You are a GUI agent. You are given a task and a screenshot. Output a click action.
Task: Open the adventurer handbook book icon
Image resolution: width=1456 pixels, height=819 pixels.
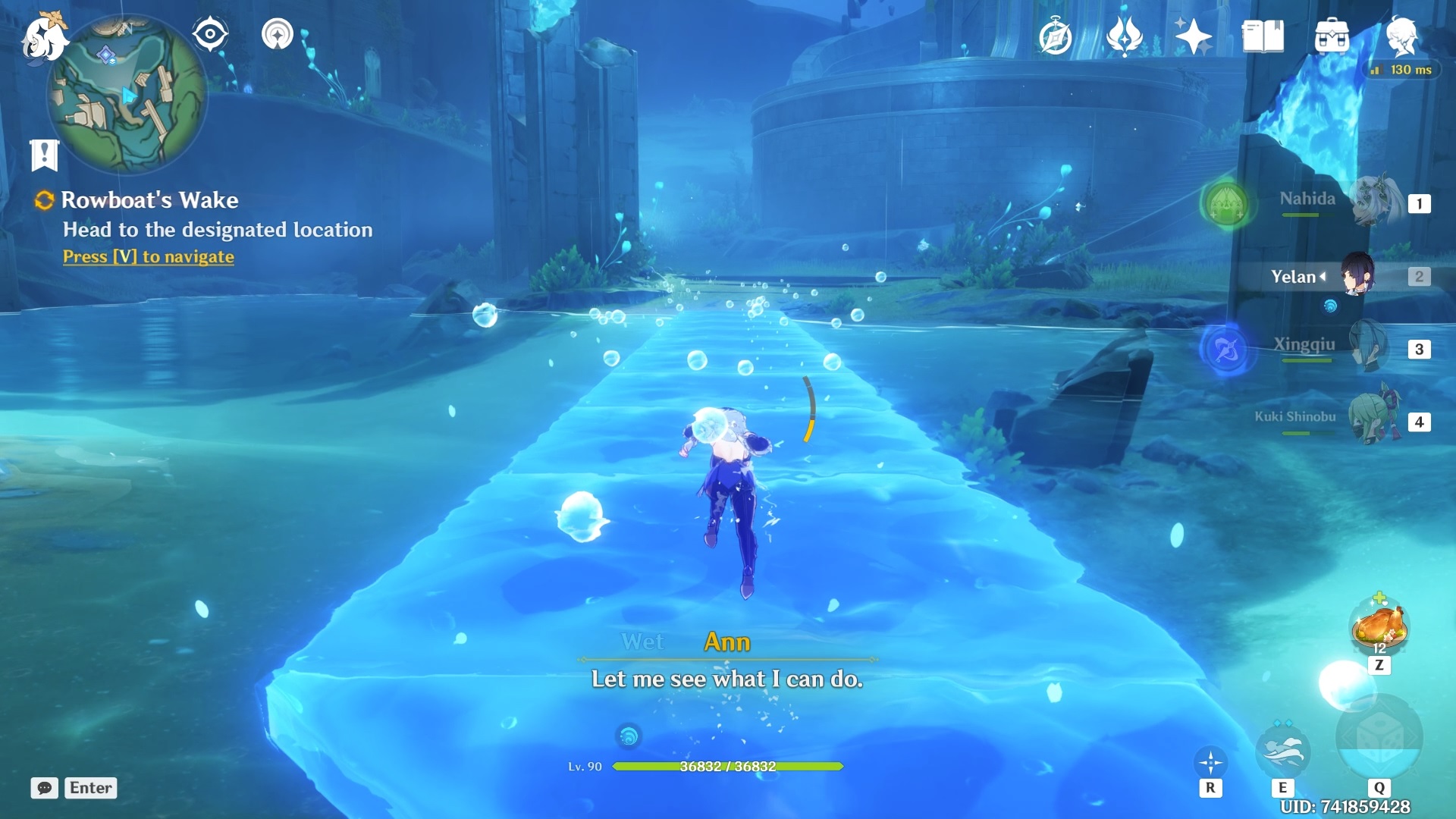coord(1263,36)
